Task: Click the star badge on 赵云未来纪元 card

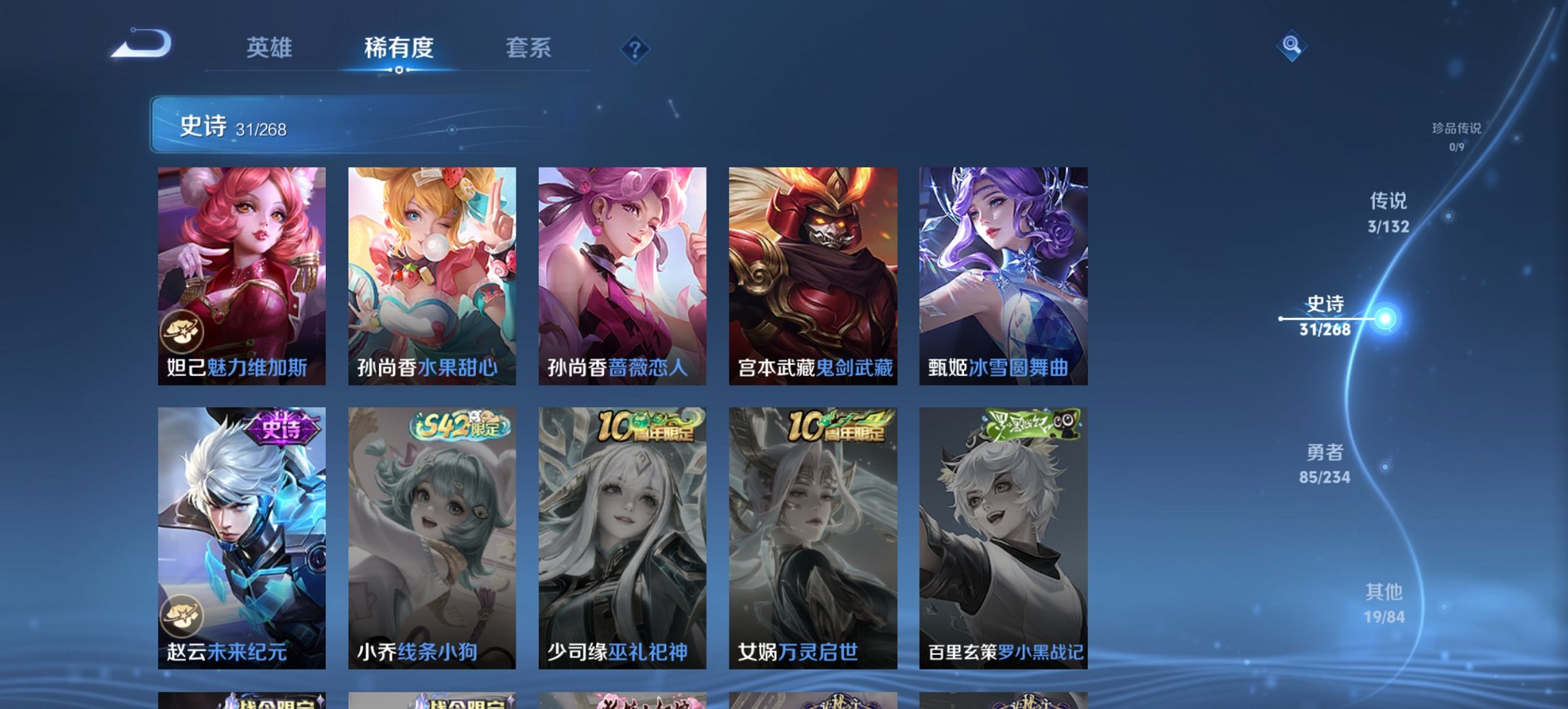Action: pos(182,615)
